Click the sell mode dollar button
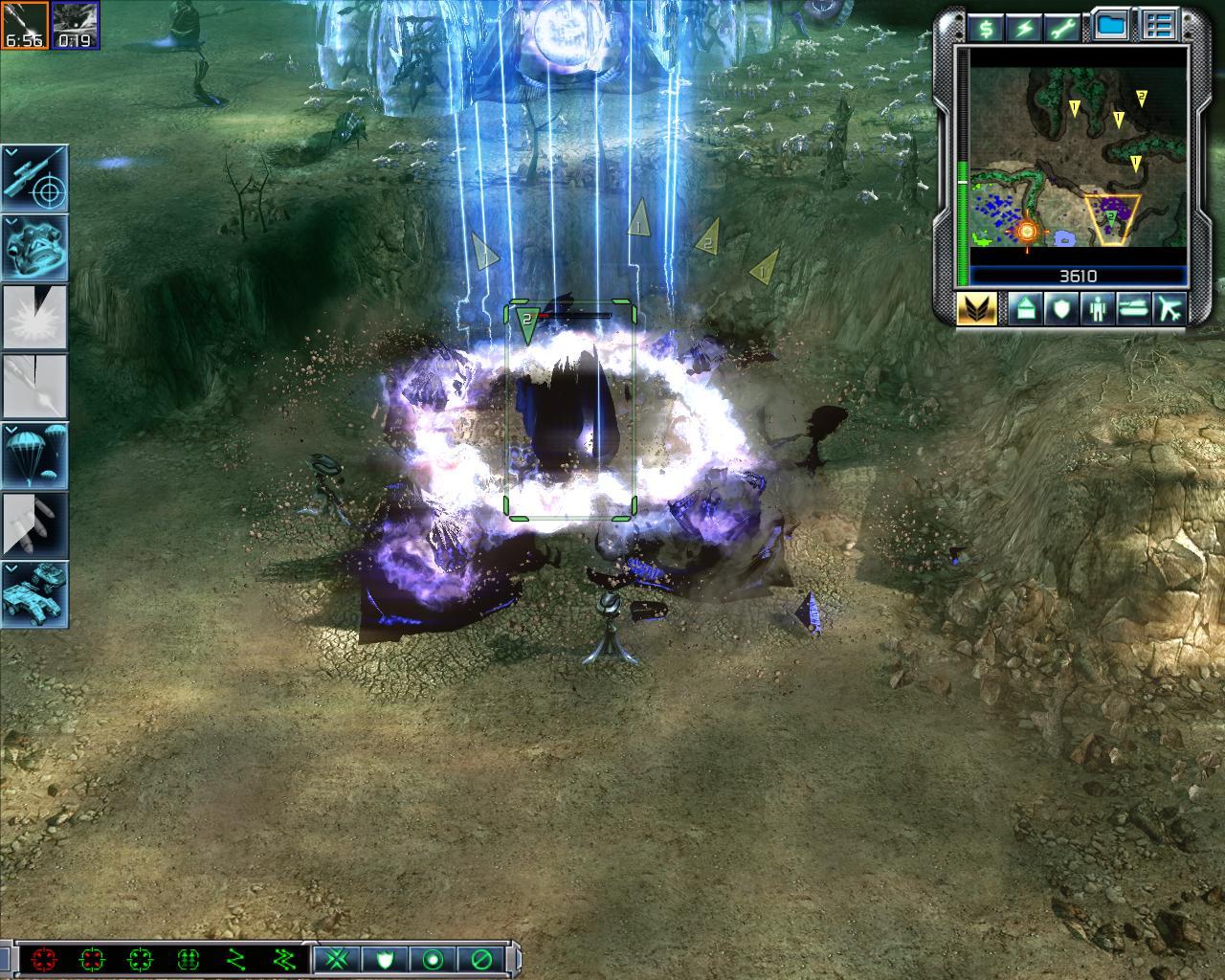 pos(985,28)
